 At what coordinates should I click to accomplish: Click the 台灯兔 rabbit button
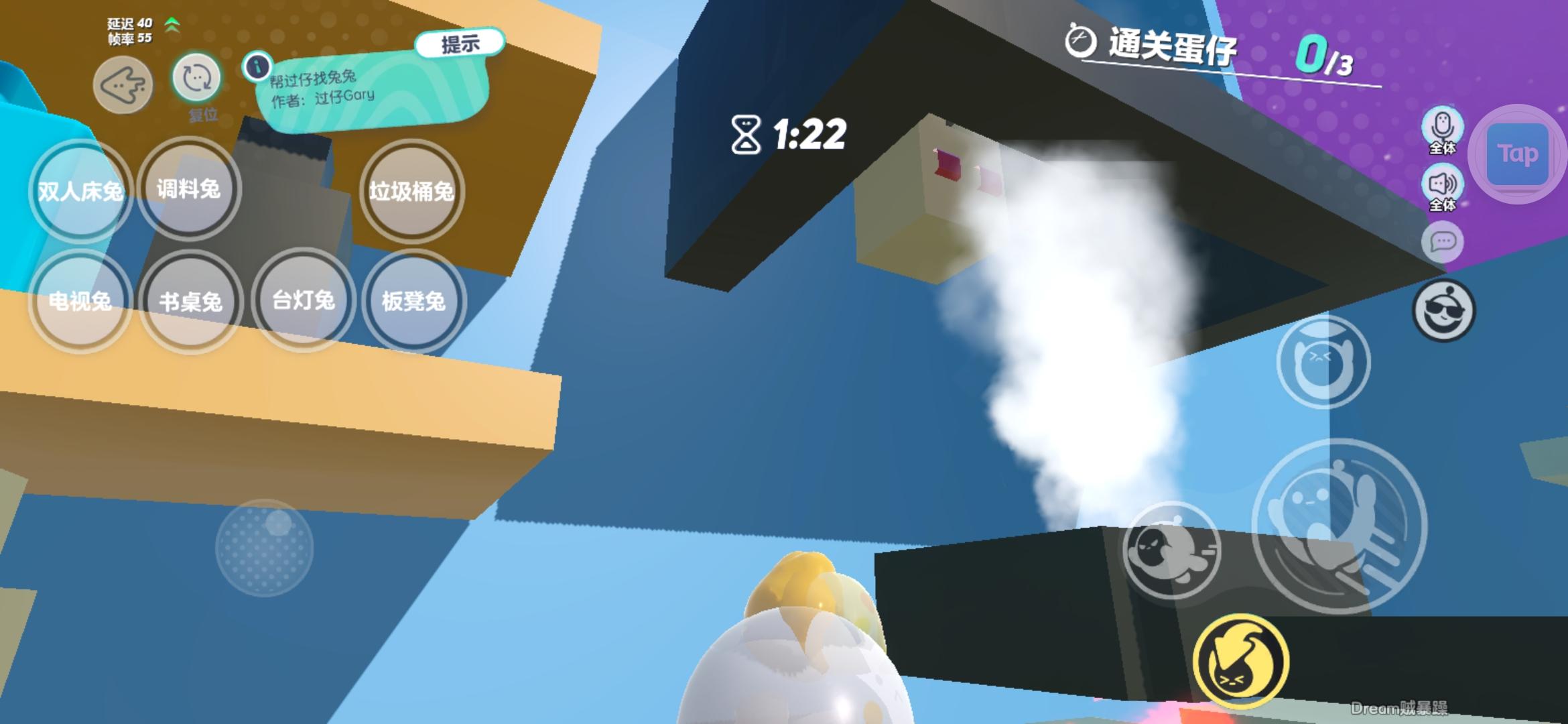(303, 302)
